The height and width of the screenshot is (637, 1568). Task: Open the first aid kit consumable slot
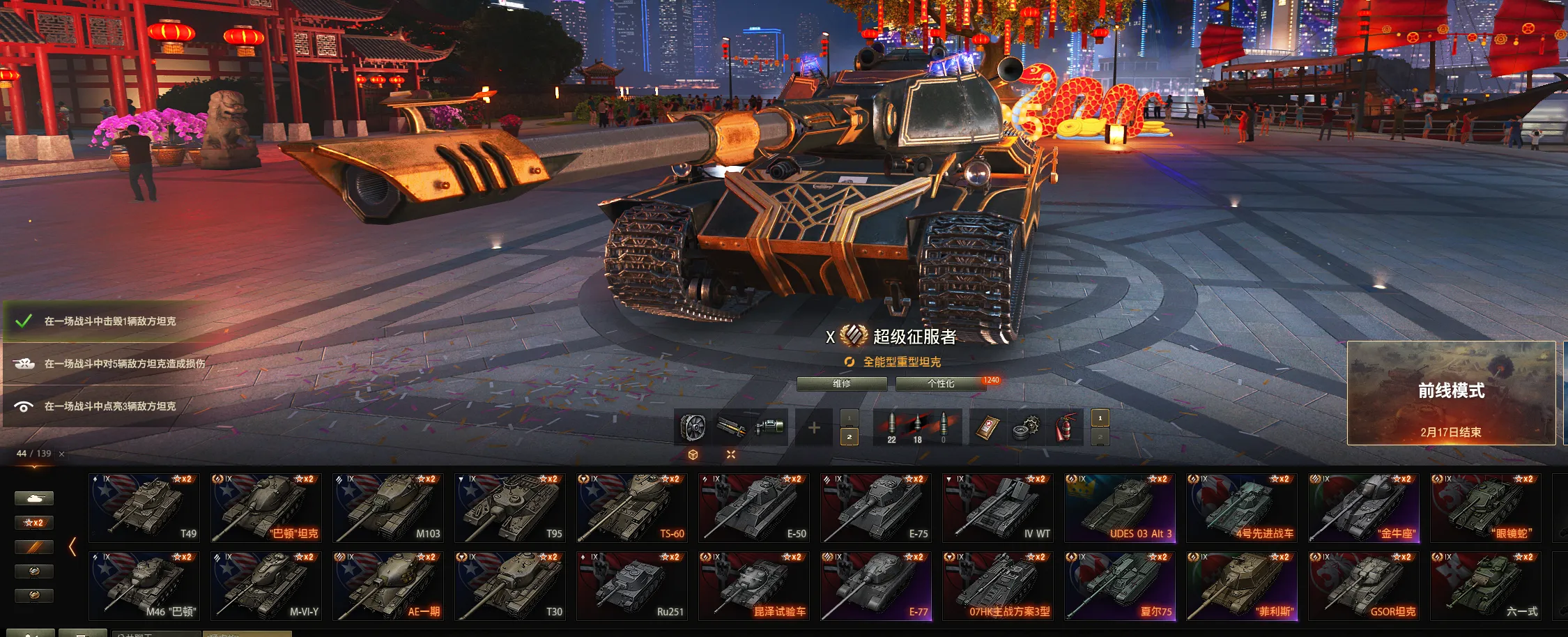pos(987,427)
